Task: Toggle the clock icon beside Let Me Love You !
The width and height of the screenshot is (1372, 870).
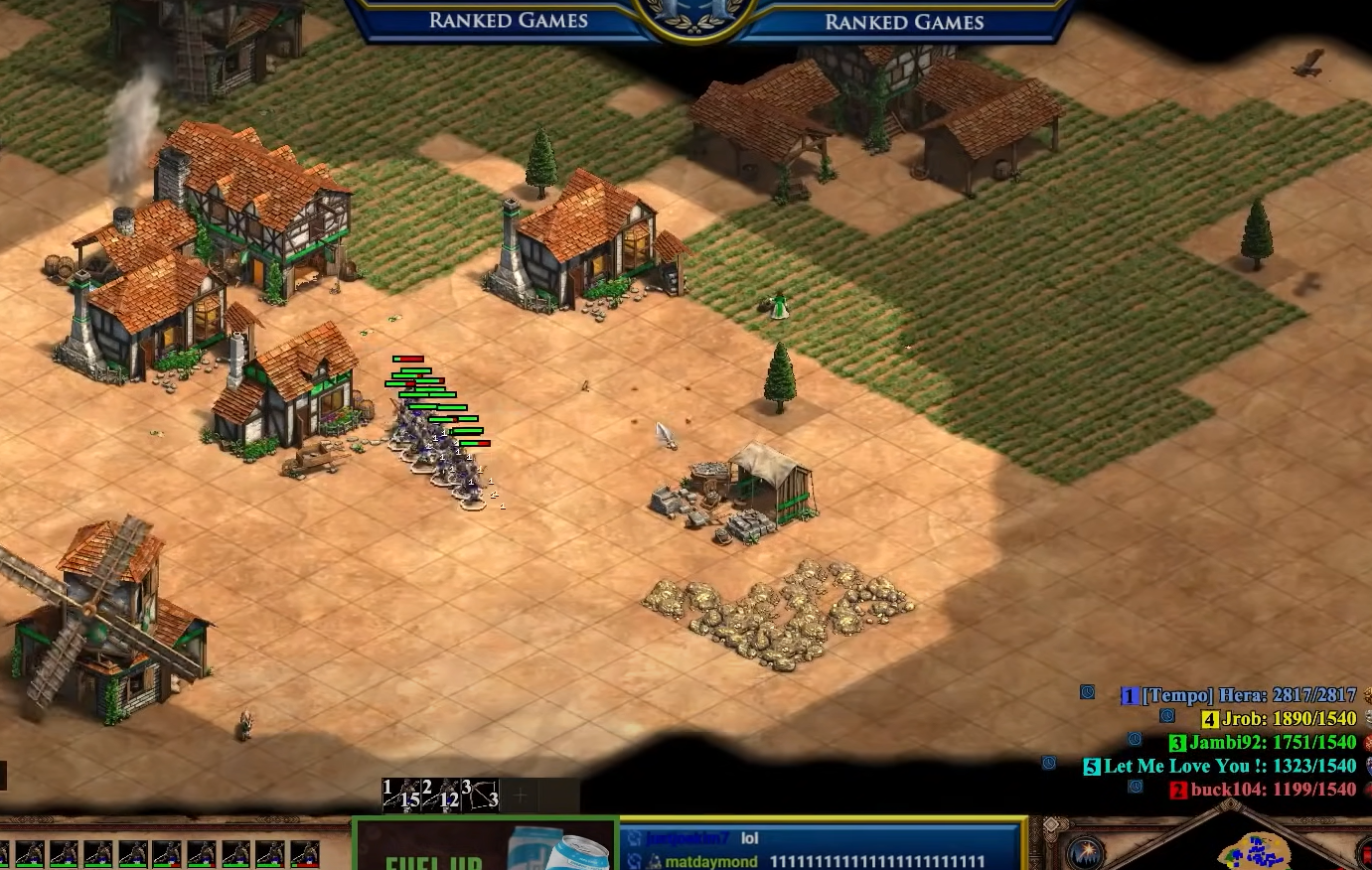Action: (x=1049, y=763)
